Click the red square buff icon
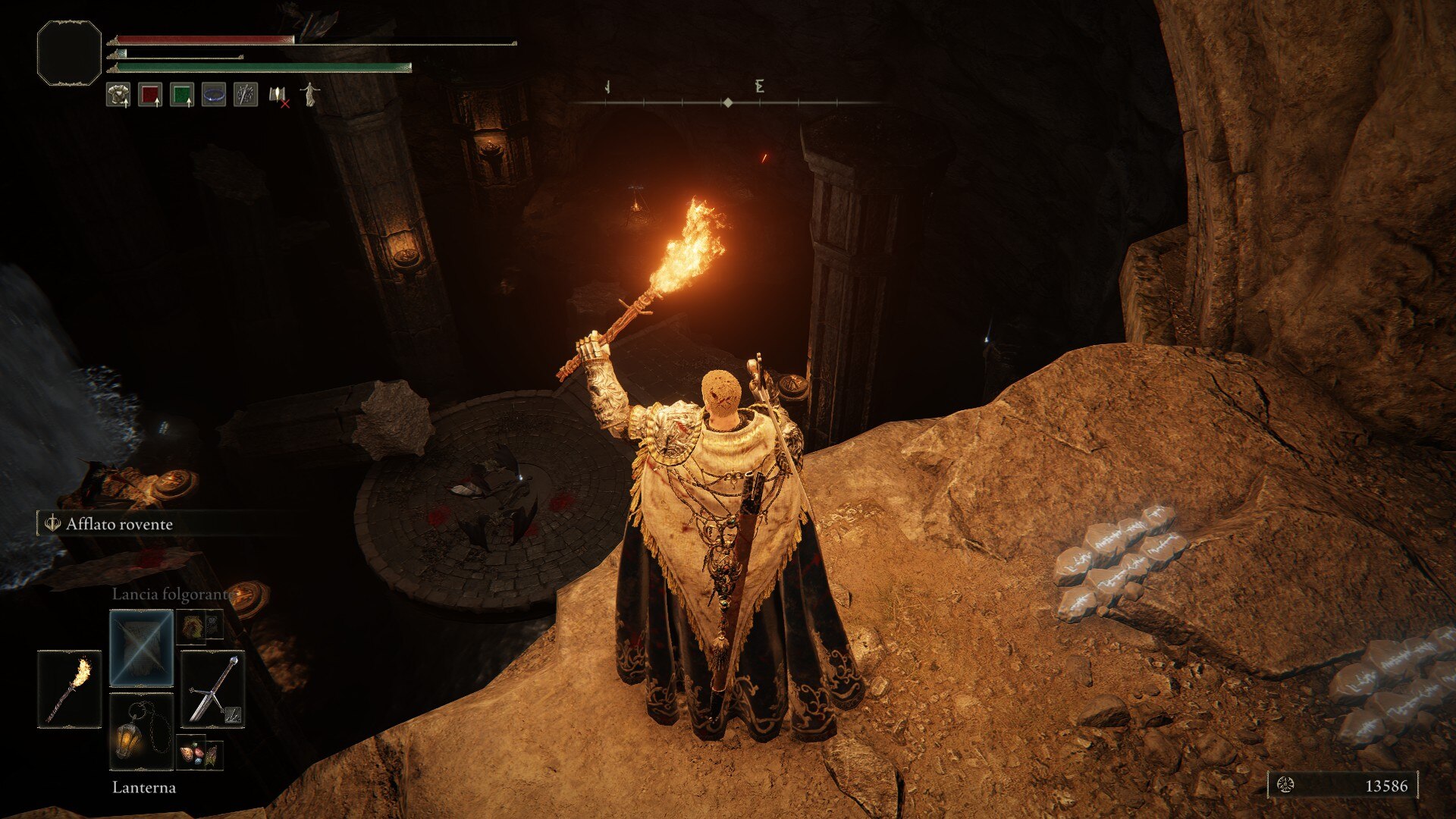The height and width of the screenshot is (819, 1456). [150, 95]
